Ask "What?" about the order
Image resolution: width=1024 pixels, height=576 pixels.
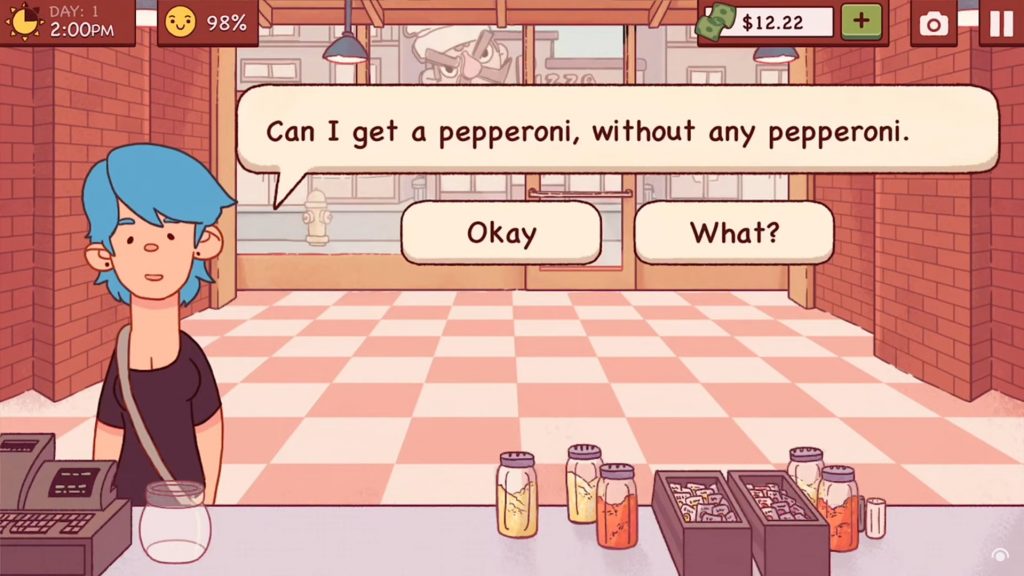(x=734, y=233)
